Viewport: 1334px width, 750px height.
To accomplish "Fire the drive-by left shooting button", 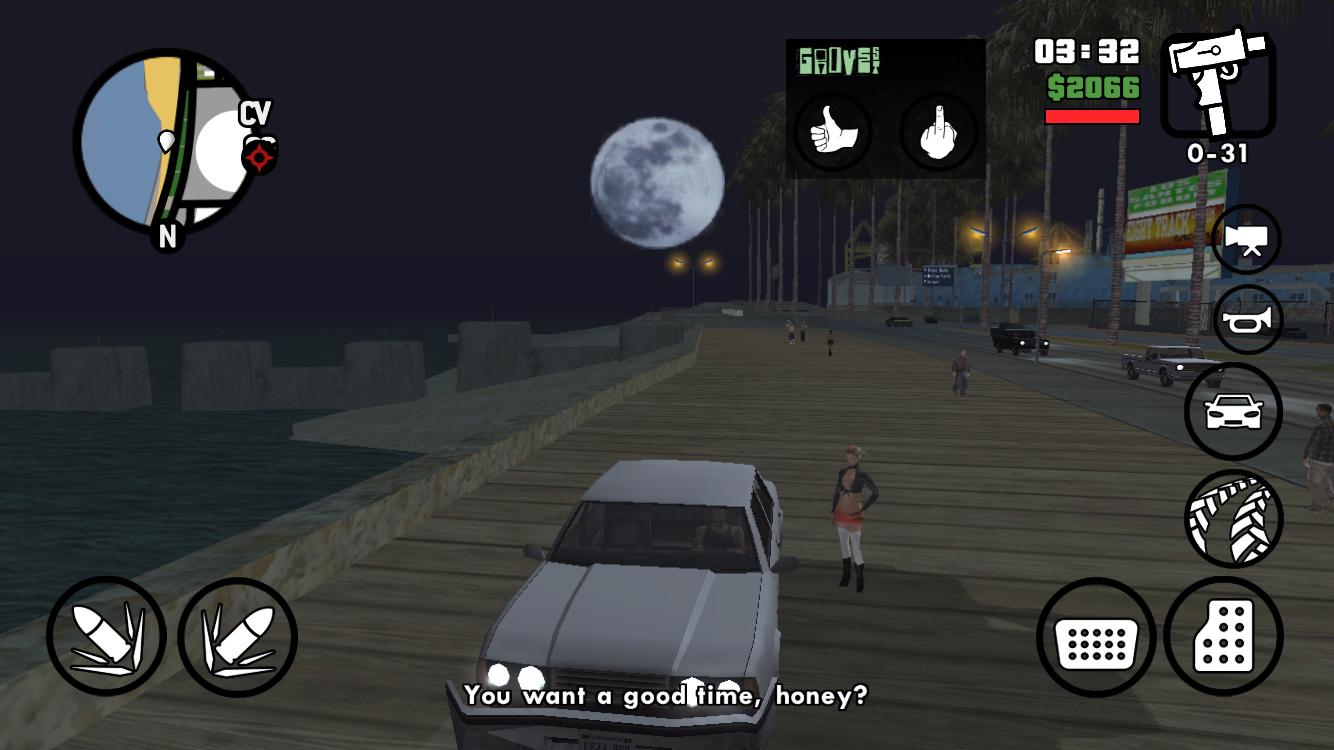I will point(106,637).
